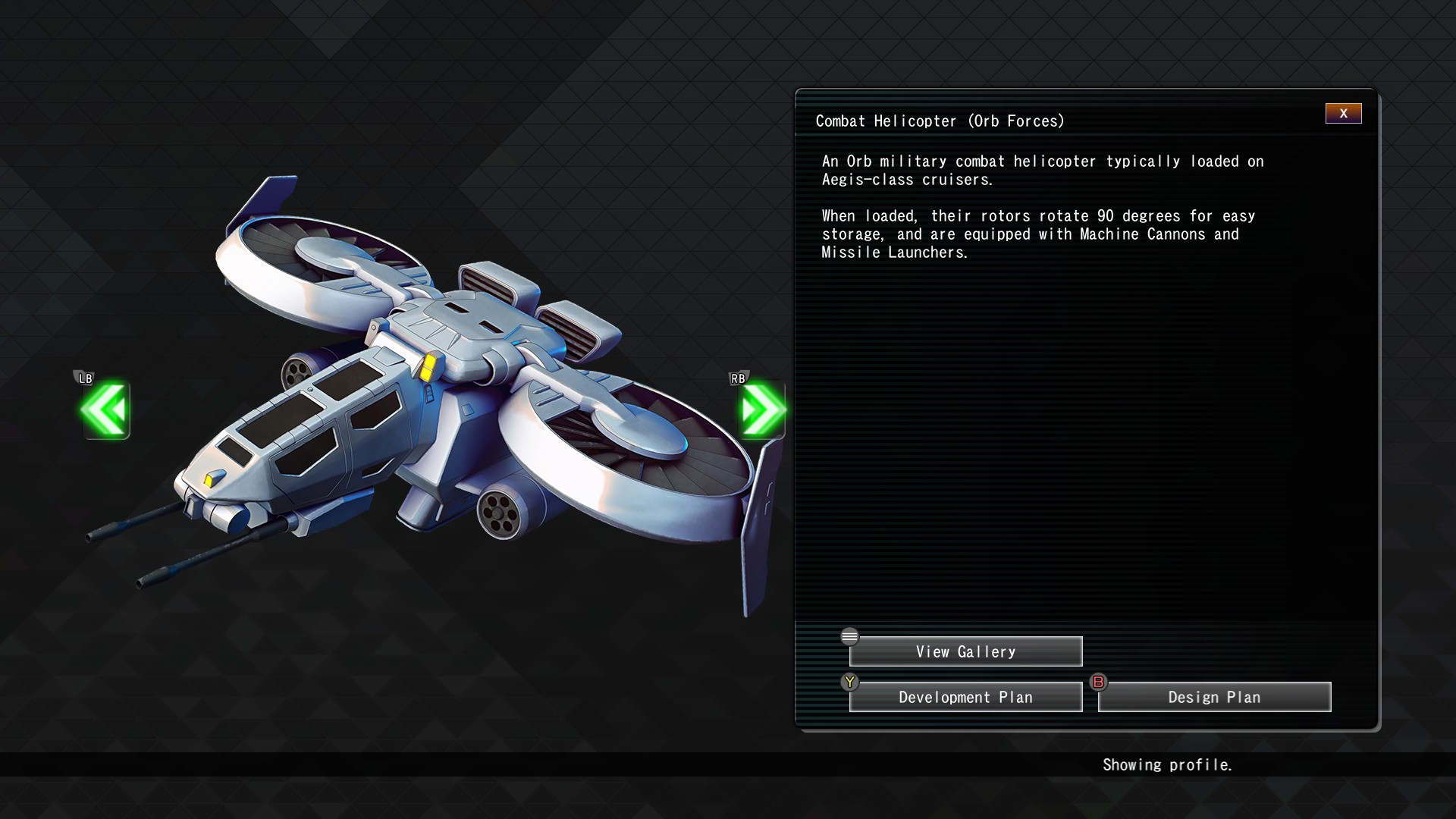Close the Combat Helicopter profile panel

tap(1343, 114)
